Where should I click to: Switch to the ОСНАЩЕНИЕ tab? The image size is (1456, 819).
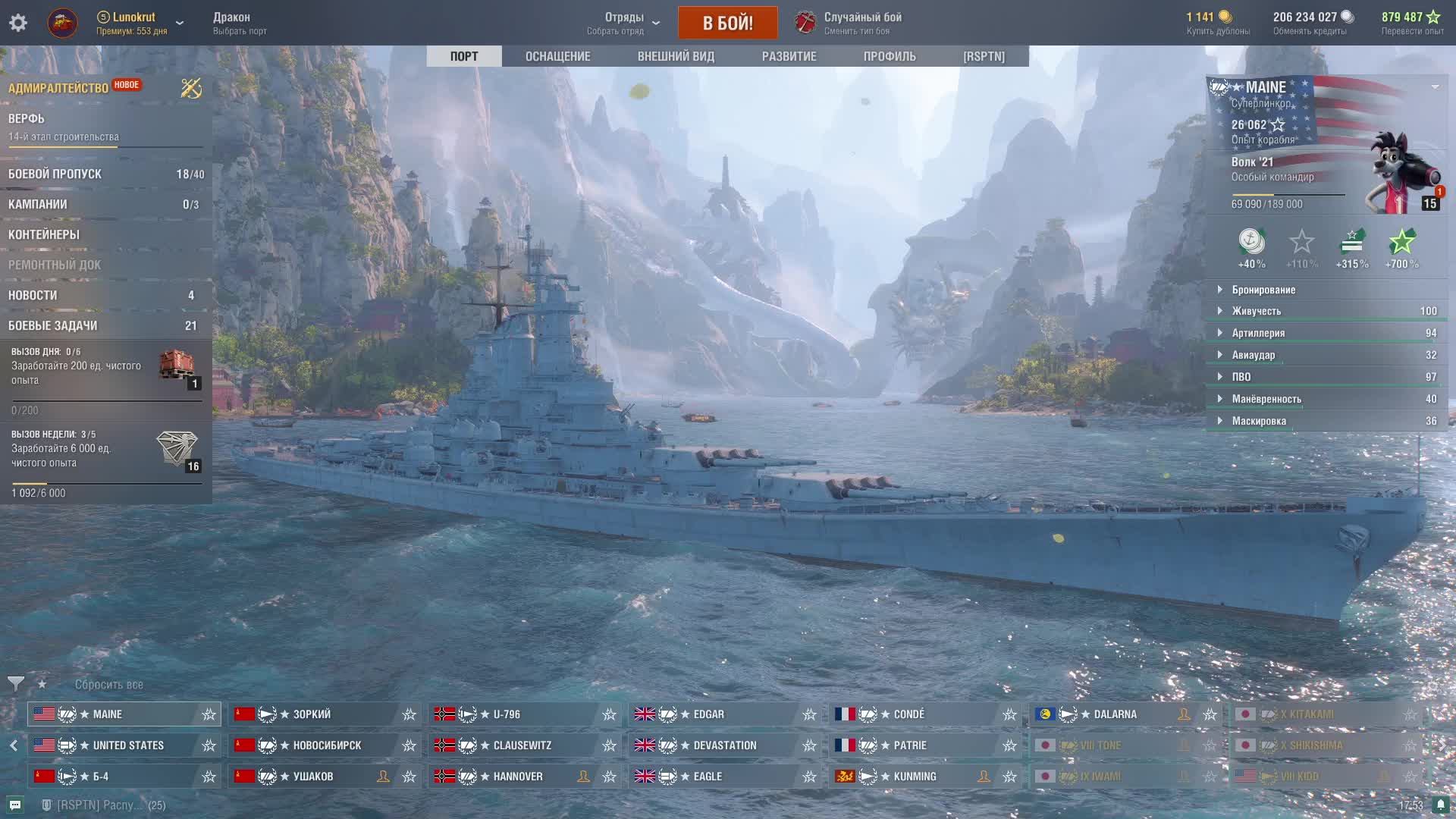(x=557, y=56)
